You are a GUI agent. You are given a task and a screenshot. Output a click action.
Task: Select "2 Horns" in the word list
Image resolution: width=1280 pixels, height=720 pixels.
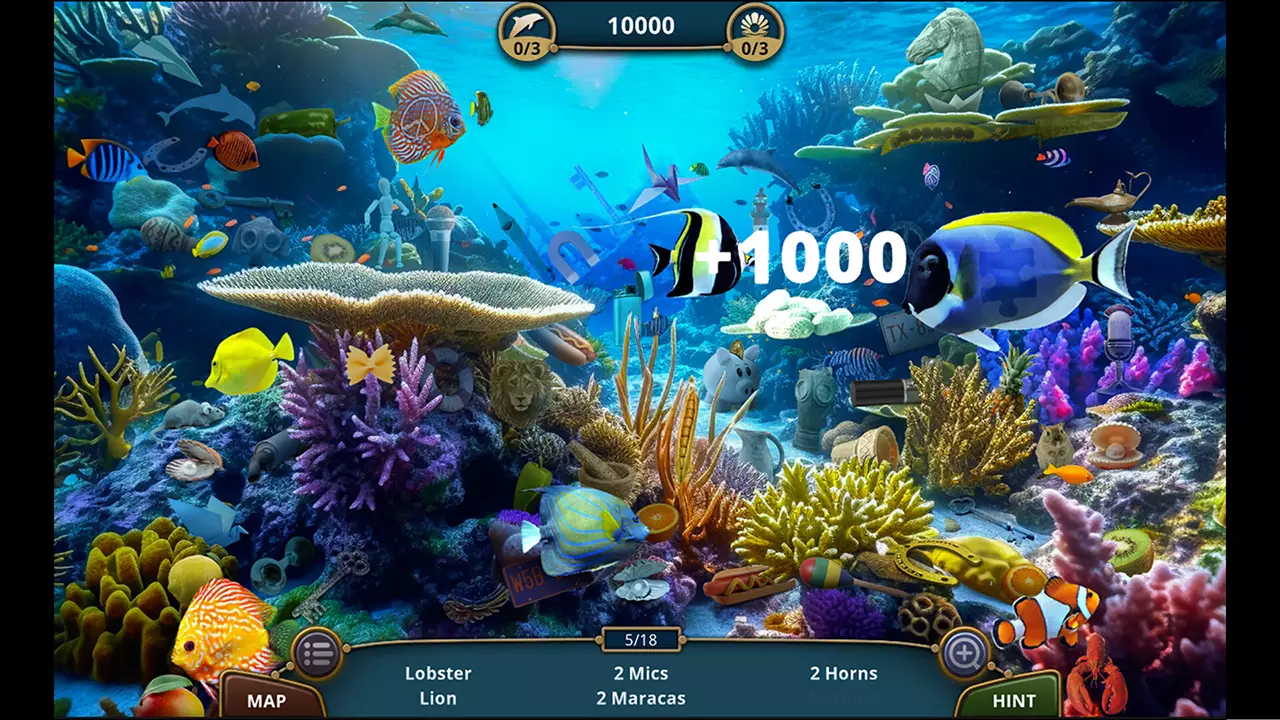845,673
